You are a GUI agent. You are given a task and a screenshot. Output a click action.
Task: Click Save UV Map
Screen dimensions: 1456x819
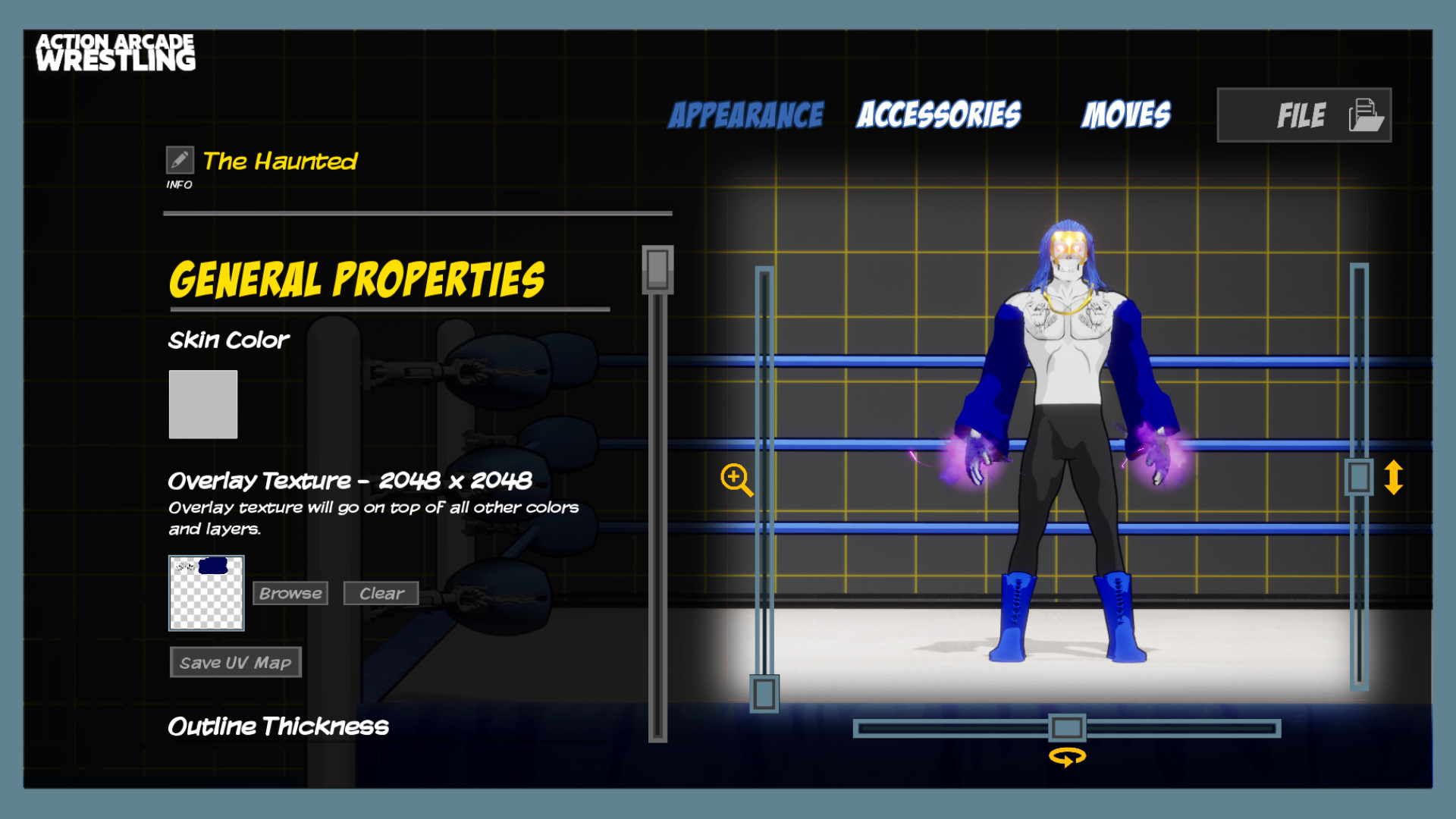(x=235, y=662)
